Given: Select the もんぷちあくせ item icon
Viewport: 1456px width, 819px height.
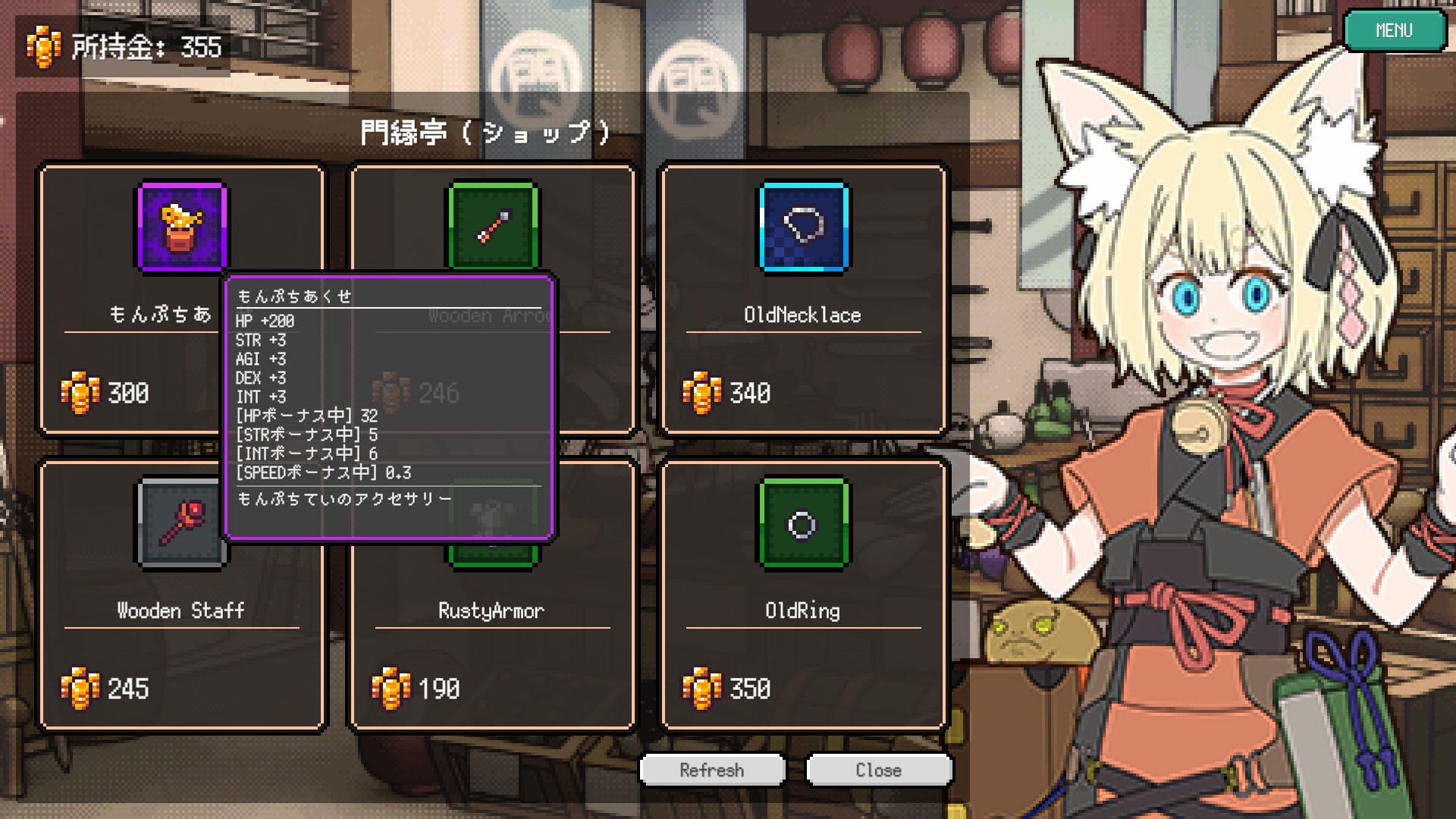Looking at the screenshot, I should (x=180, y=227).
